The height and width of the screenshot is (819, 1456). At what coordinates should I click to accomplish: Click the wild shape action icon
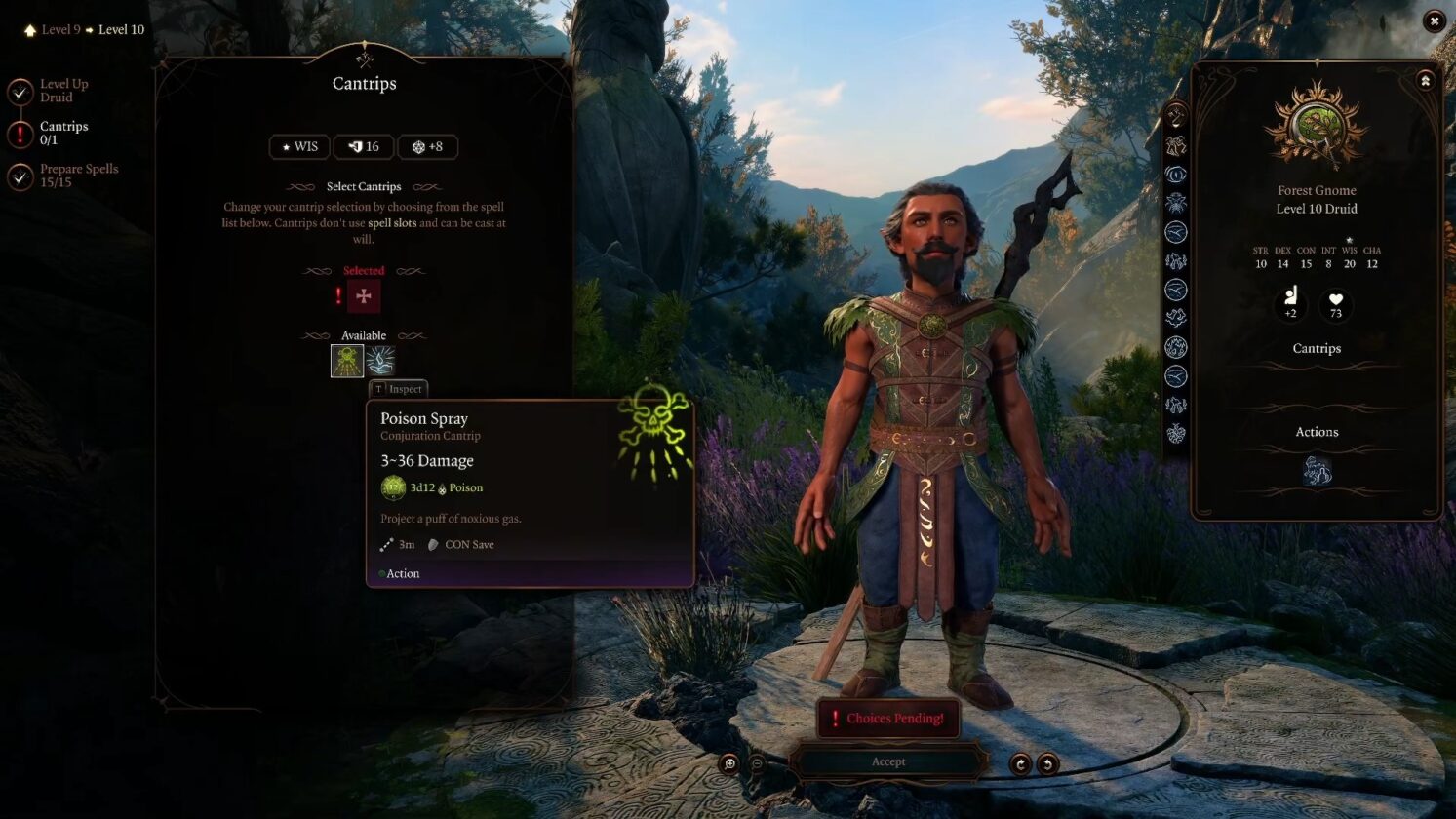pyautogui.click(x=1317, y=471)
